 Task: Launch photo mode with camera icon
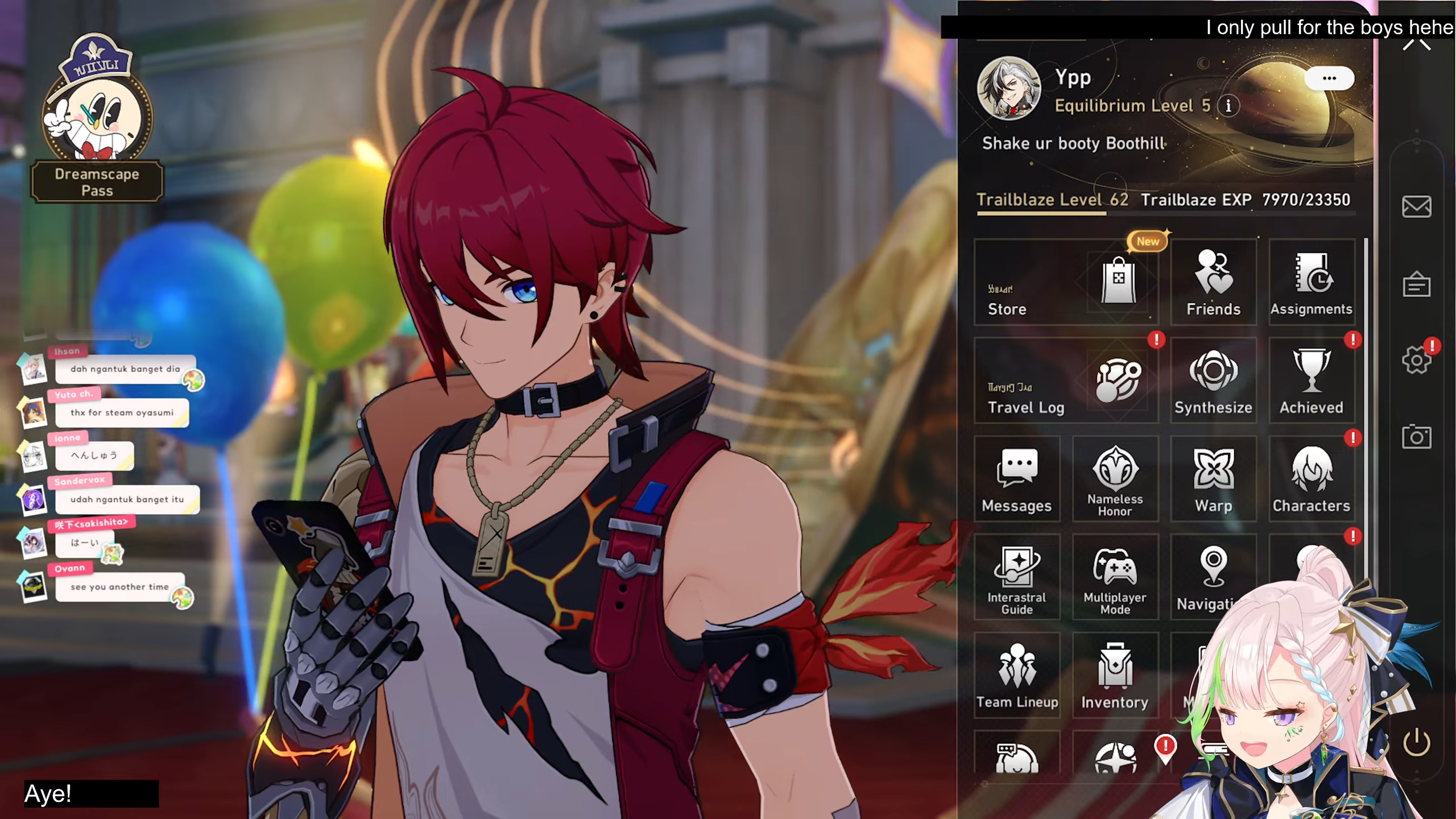coord(1416,437)
